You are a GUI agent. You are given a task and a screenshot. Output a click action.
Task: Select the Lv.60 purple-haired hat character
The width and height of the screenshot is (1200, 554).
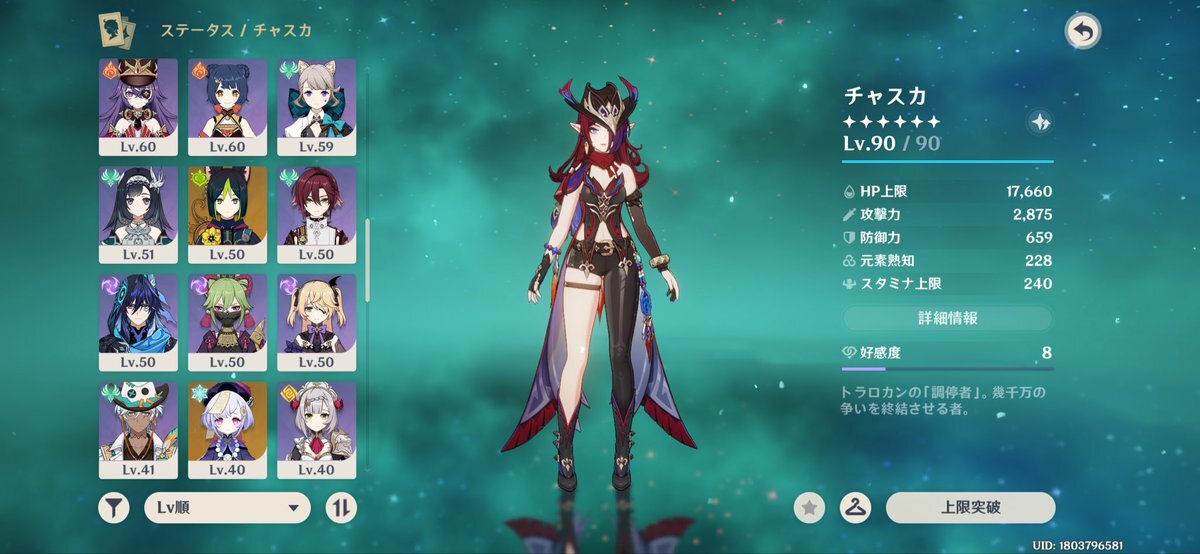coord(138,105)
